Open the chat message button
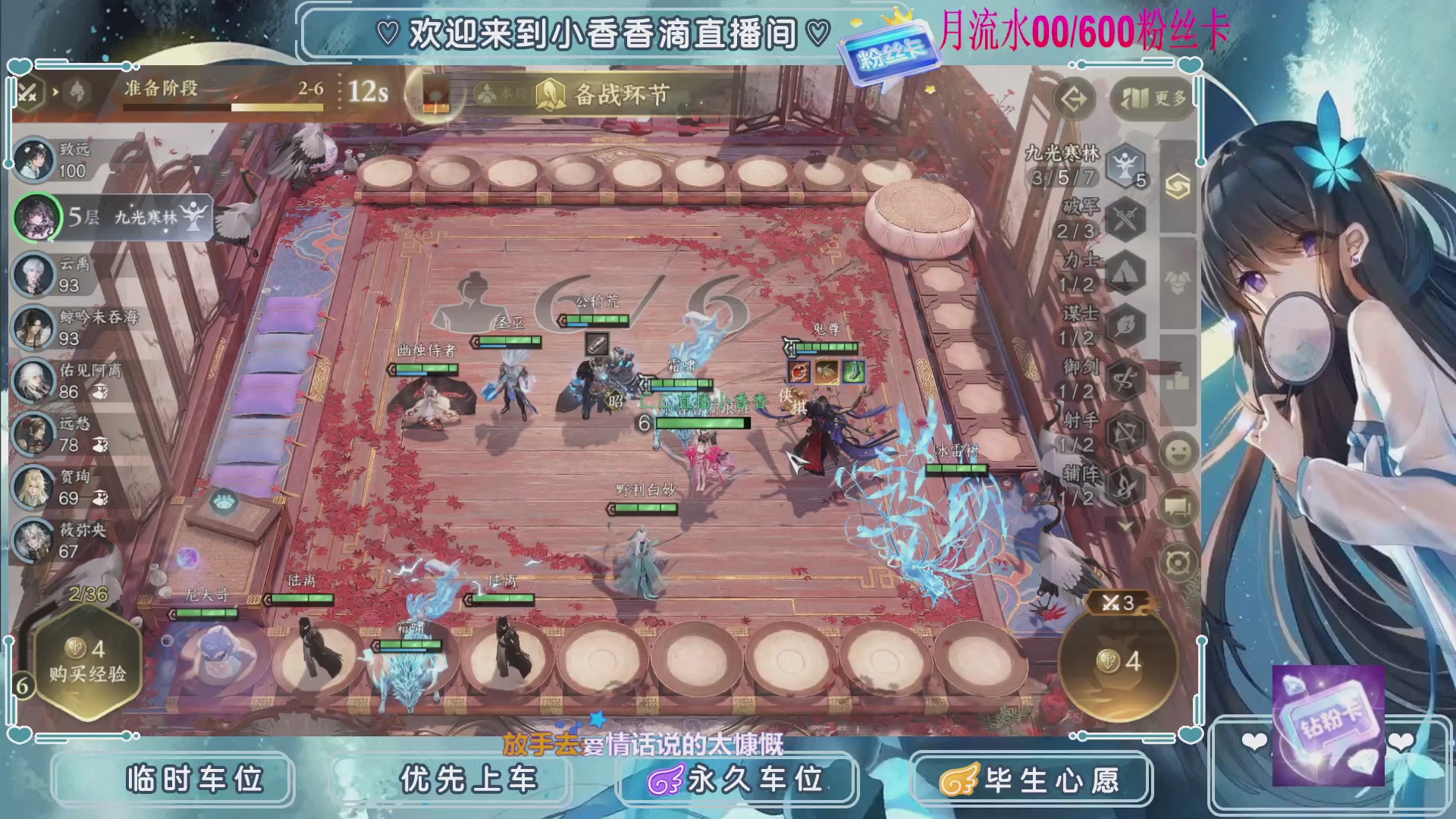The image size is (1456, 819). tap(1178, 507)
